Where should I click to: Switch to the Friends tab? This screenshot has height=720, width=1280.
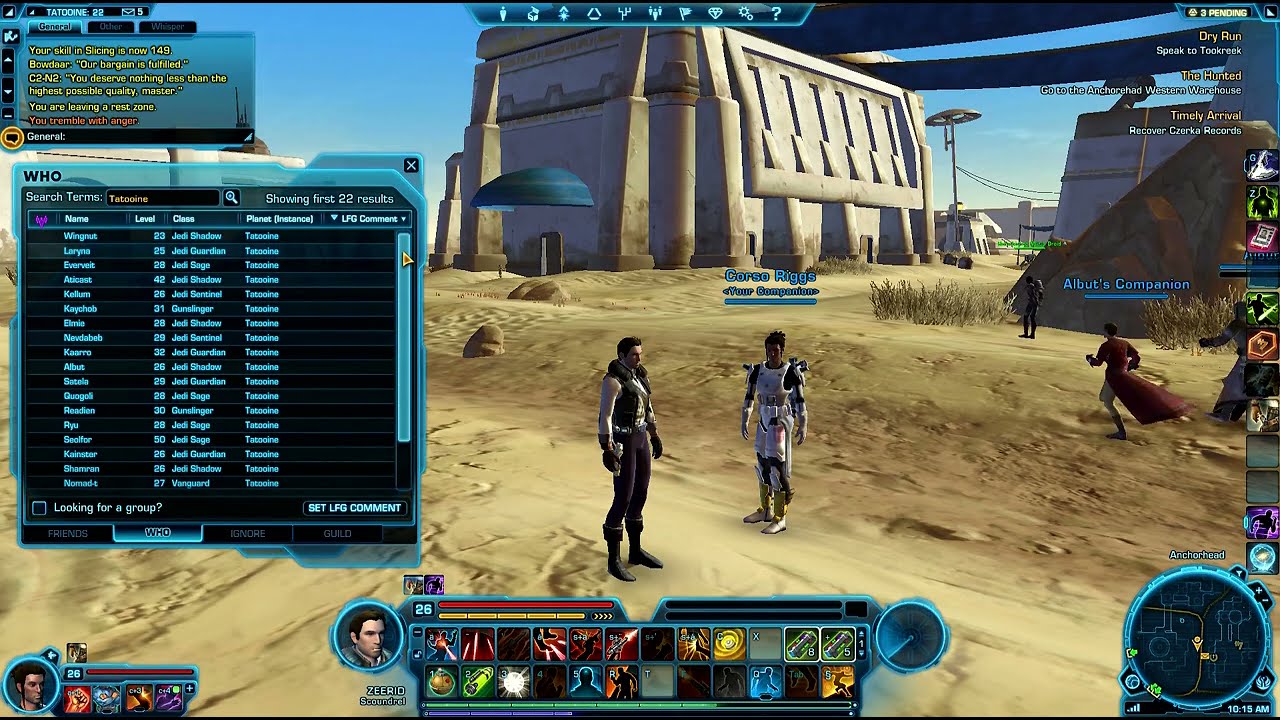tap(68, 533)
